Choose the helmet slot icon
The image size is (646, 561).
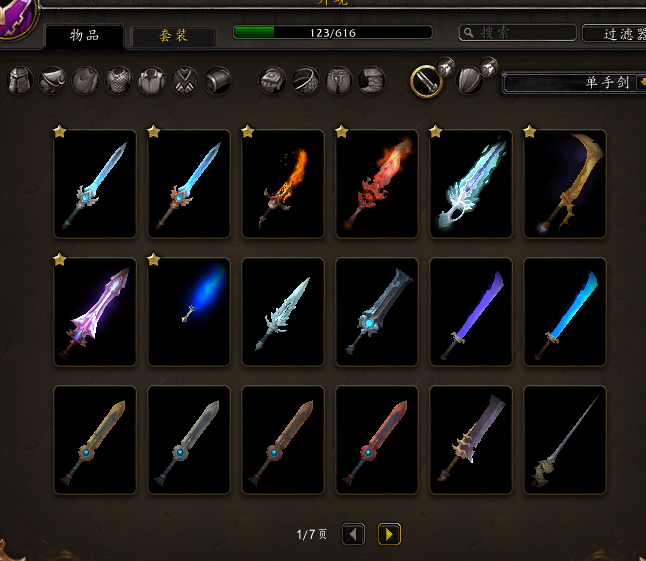click(21, 80)
